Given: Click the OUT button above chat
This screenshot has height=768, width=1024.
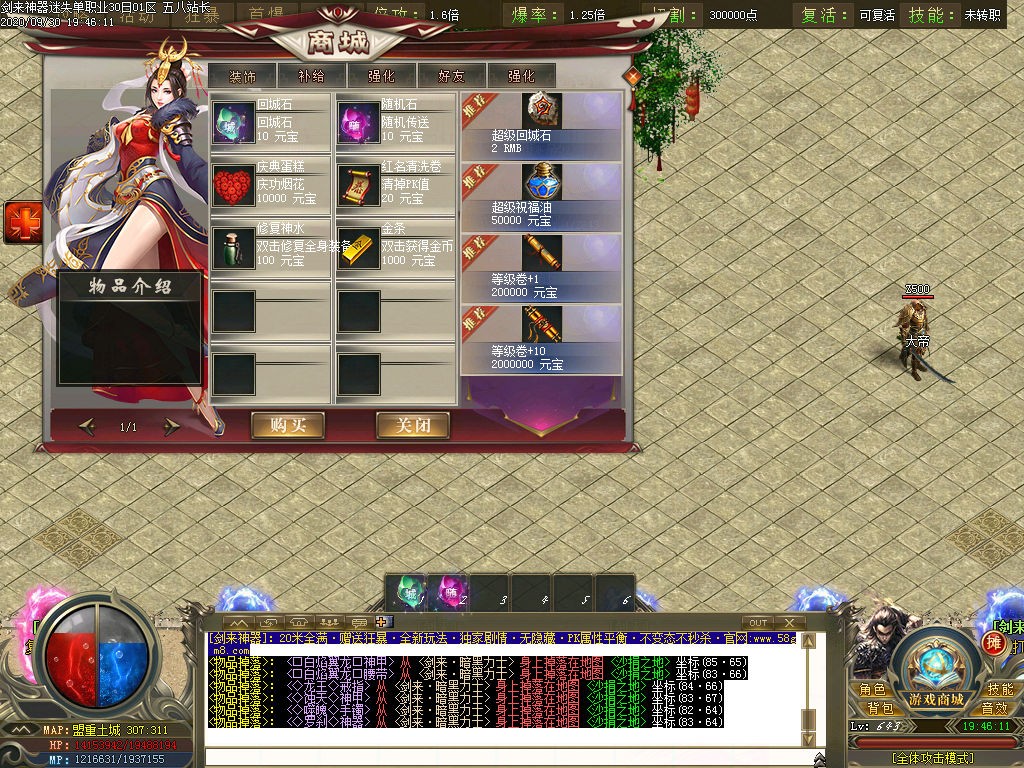Looking at the screenshot, I should (x=758, y=623).
